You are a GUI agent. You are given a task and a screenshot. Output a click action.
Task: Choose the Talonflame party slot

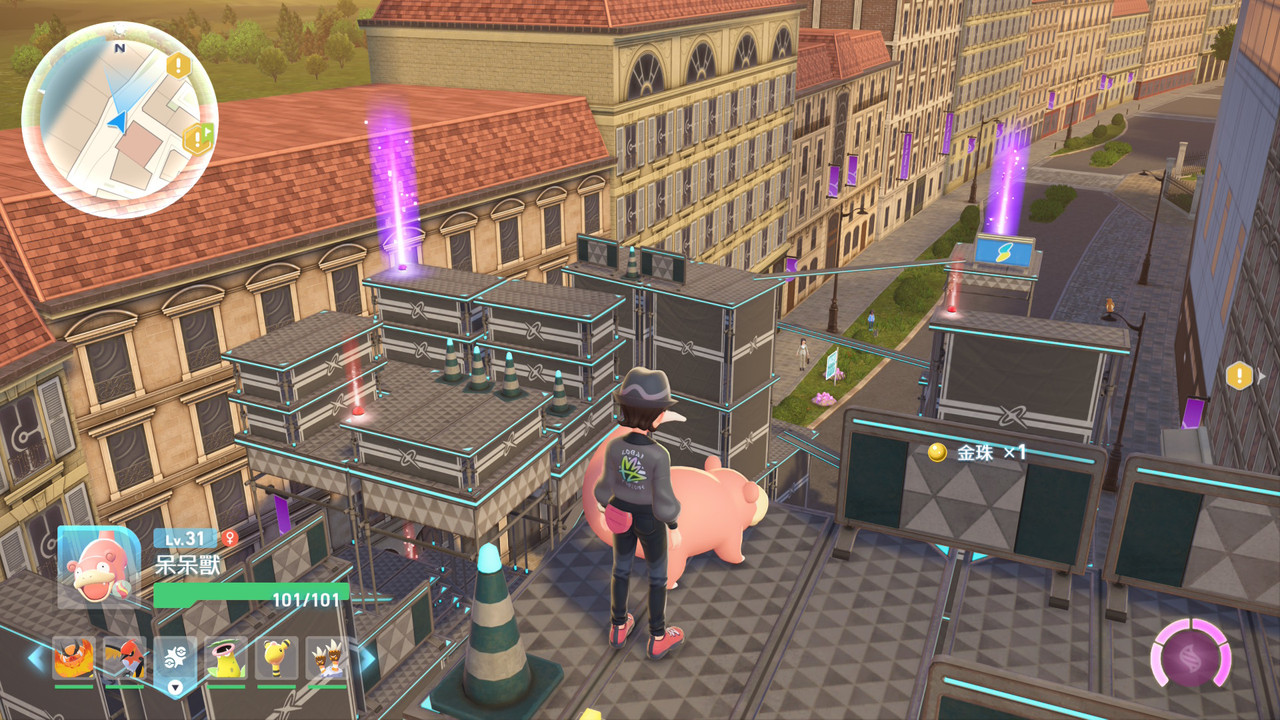(x=124, y=658)
